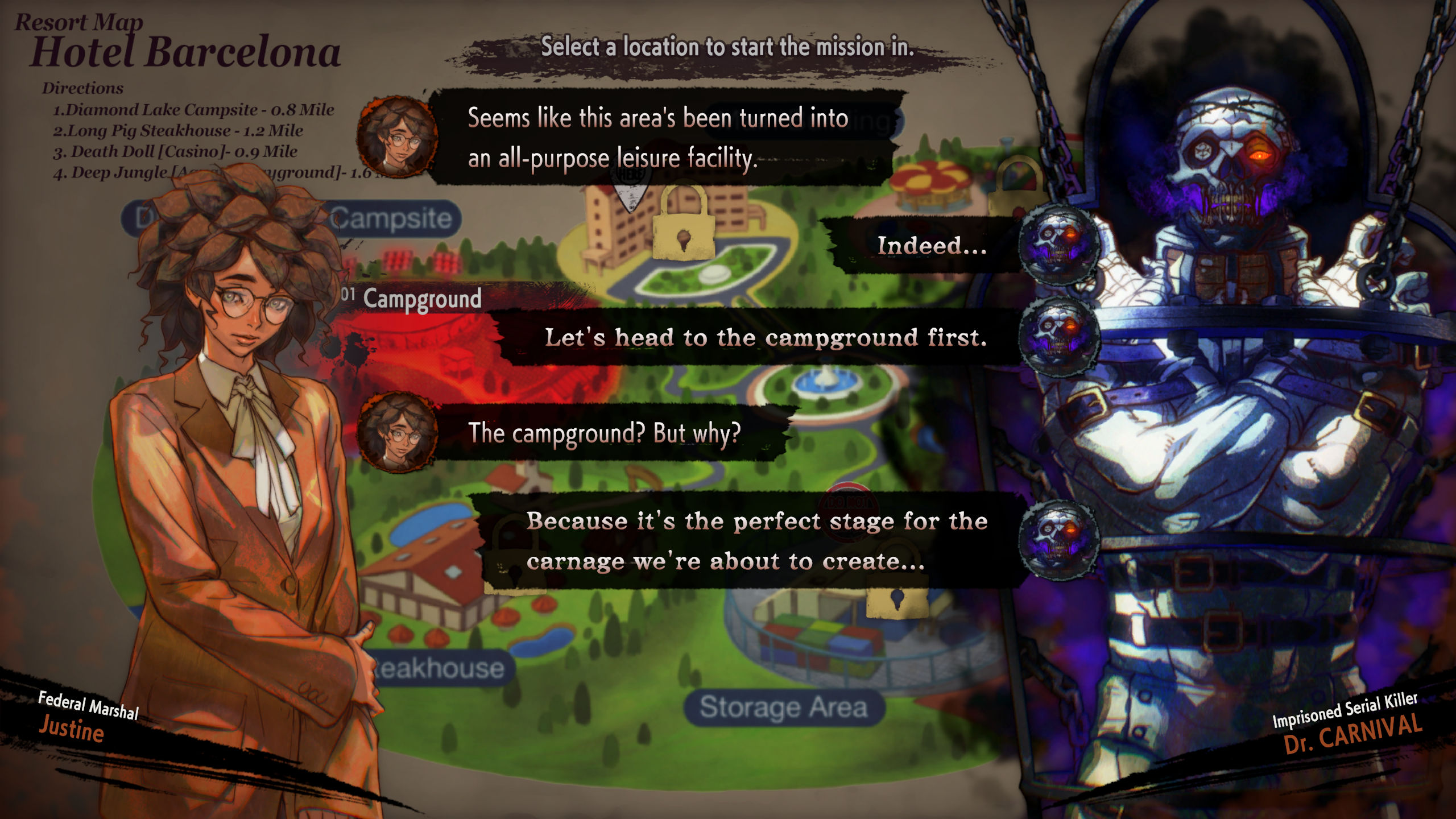Click the padlock on the hotel building
The width and height of the screenshot is (1456, 819).
tap(683, 224)
